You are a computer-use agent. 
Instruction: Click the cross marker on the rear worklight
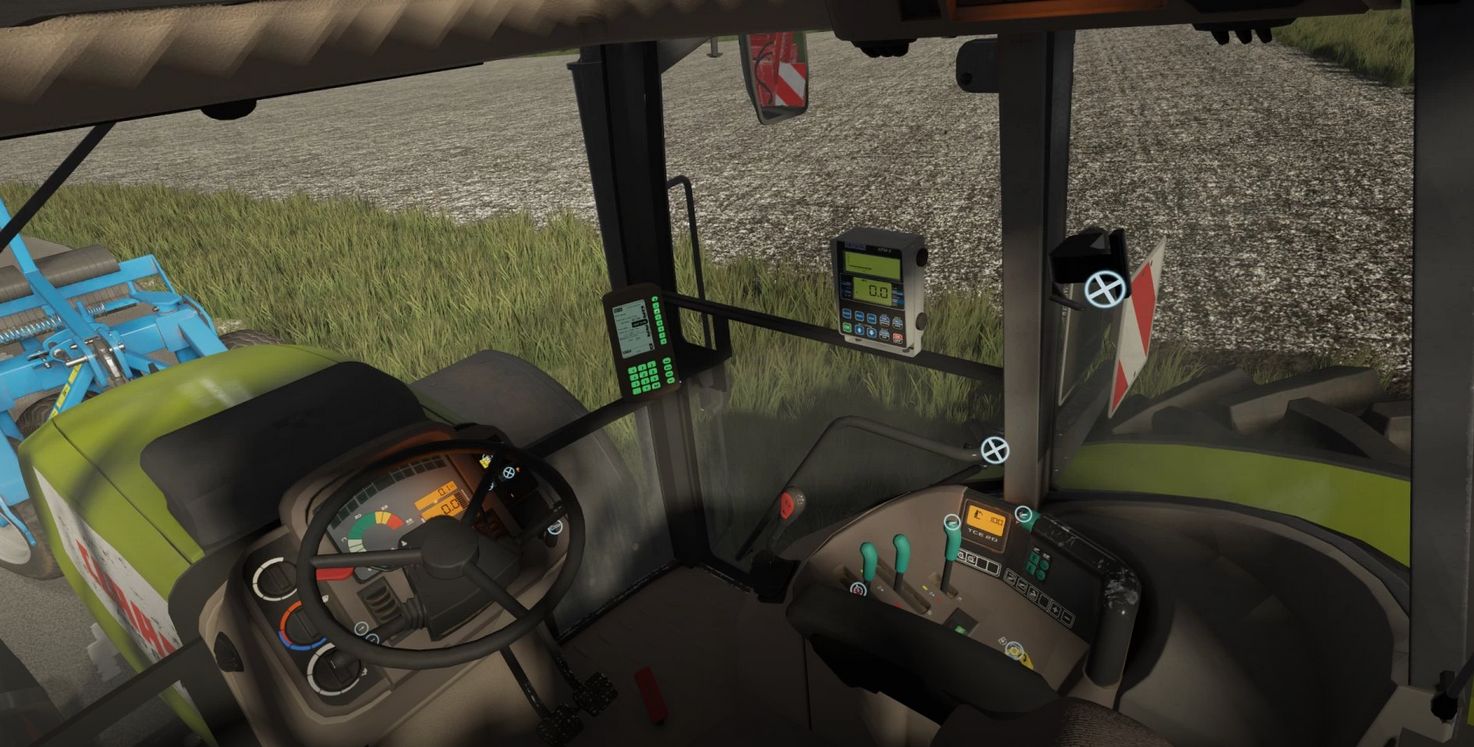click(1105, 289)
